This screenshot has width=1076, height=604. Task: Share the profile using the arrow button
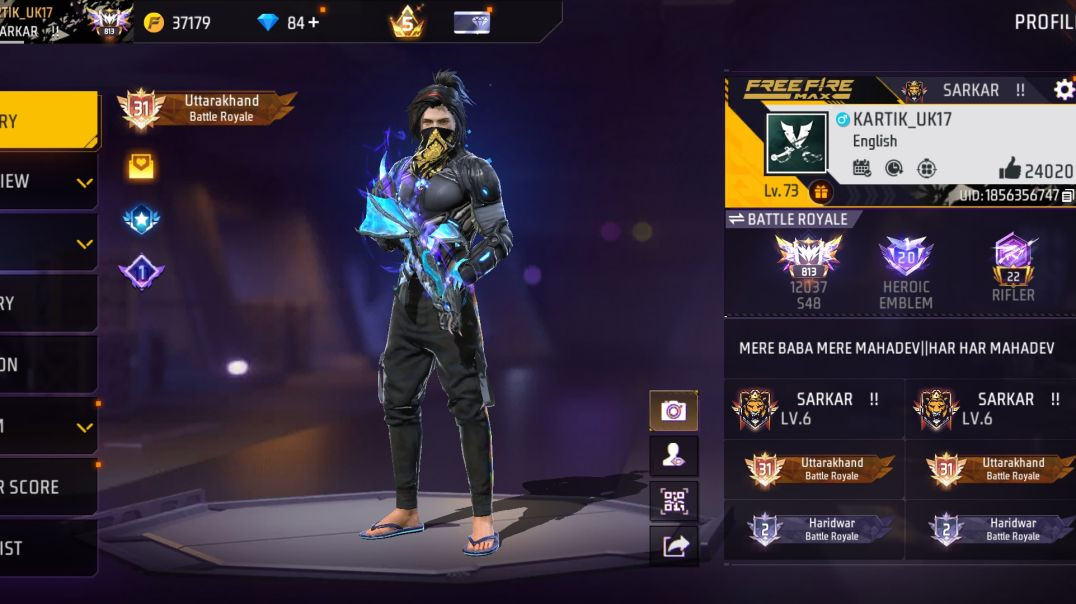[x=675, y=545]
